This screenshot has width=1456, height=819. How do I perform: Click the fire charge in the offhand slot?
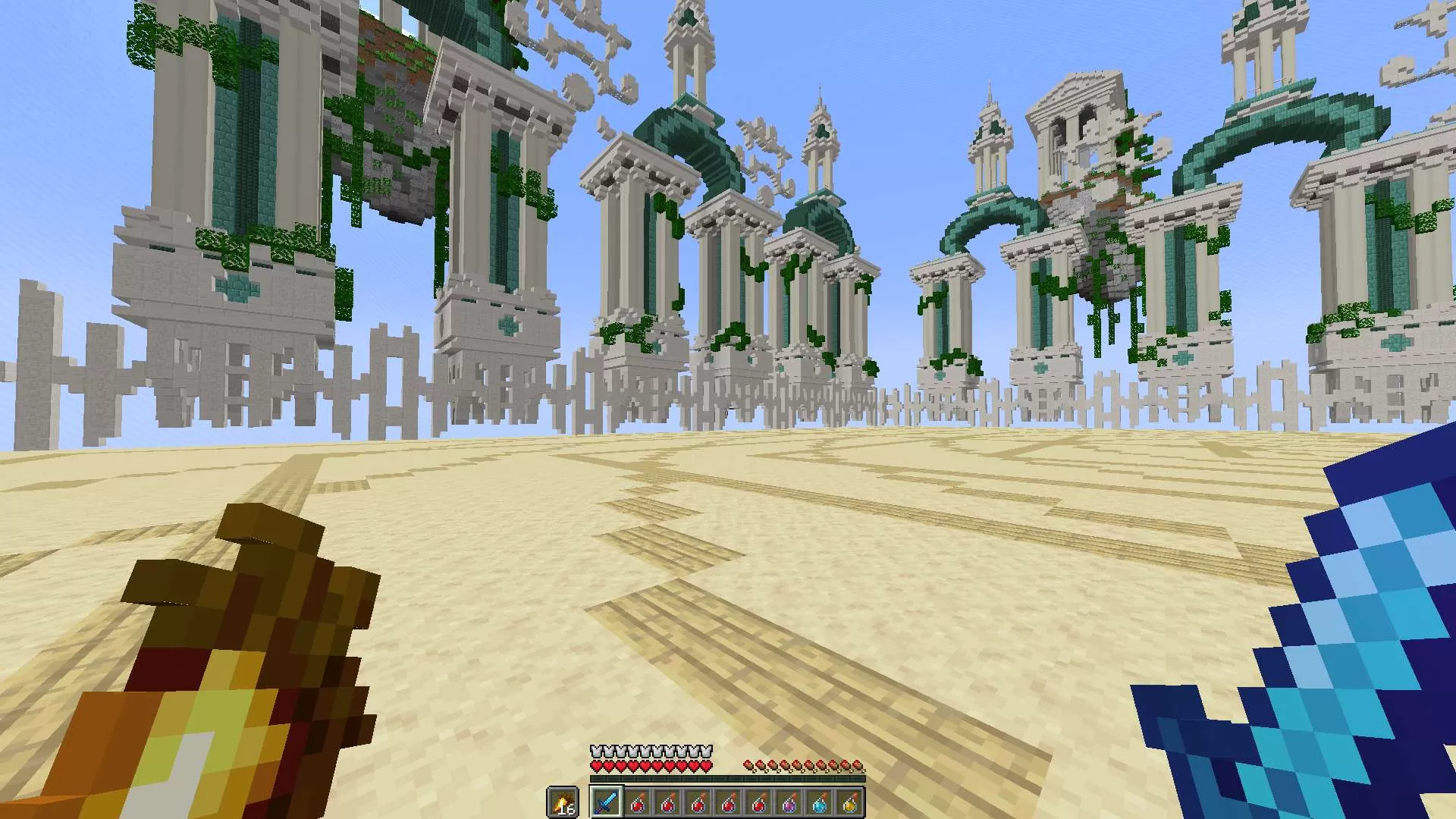coord(563,801)
